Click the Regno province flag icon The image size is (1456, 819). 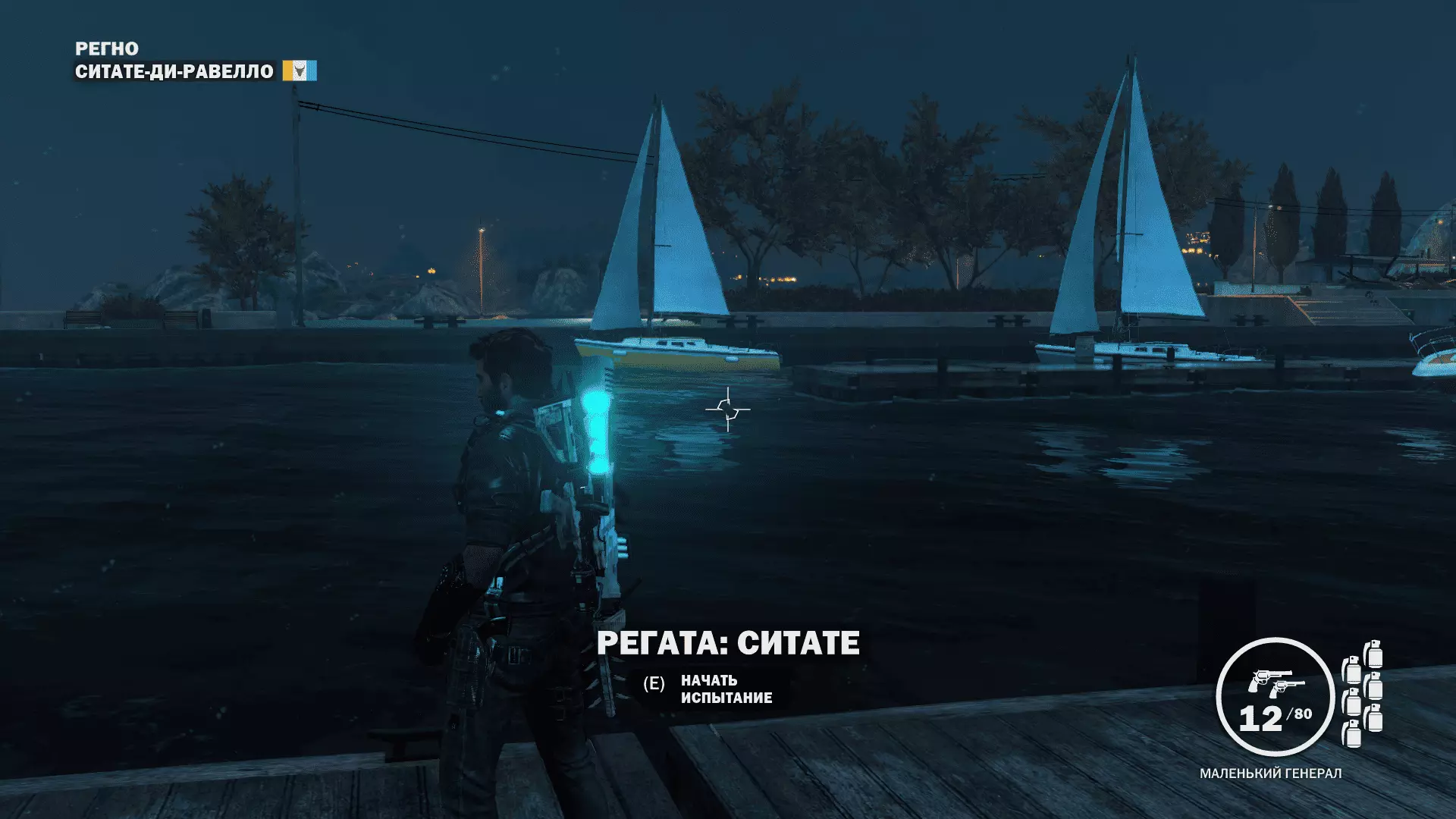tap(300, 71)
